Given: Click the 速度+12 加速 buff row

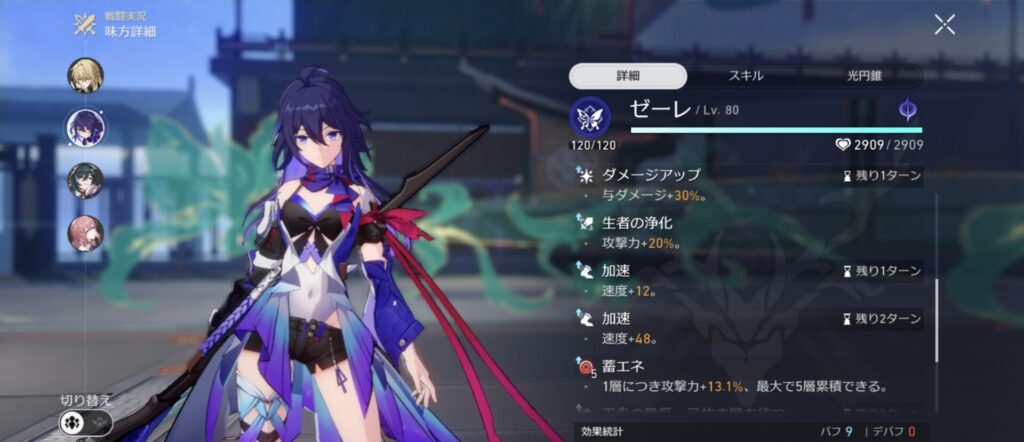Looking at the screenshot, I should [748, 279].
